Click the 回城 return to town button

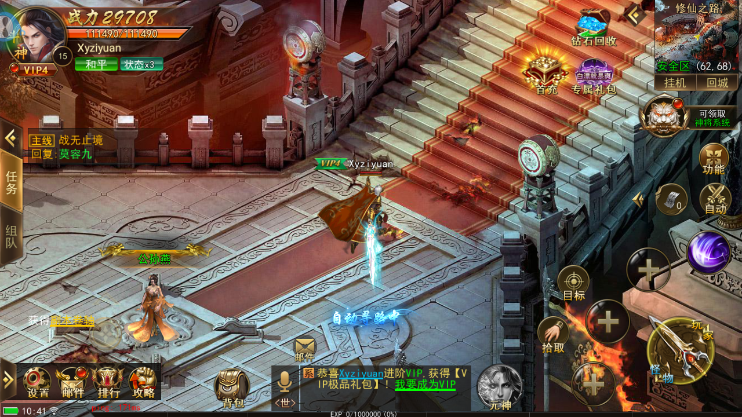coord(718,83)
